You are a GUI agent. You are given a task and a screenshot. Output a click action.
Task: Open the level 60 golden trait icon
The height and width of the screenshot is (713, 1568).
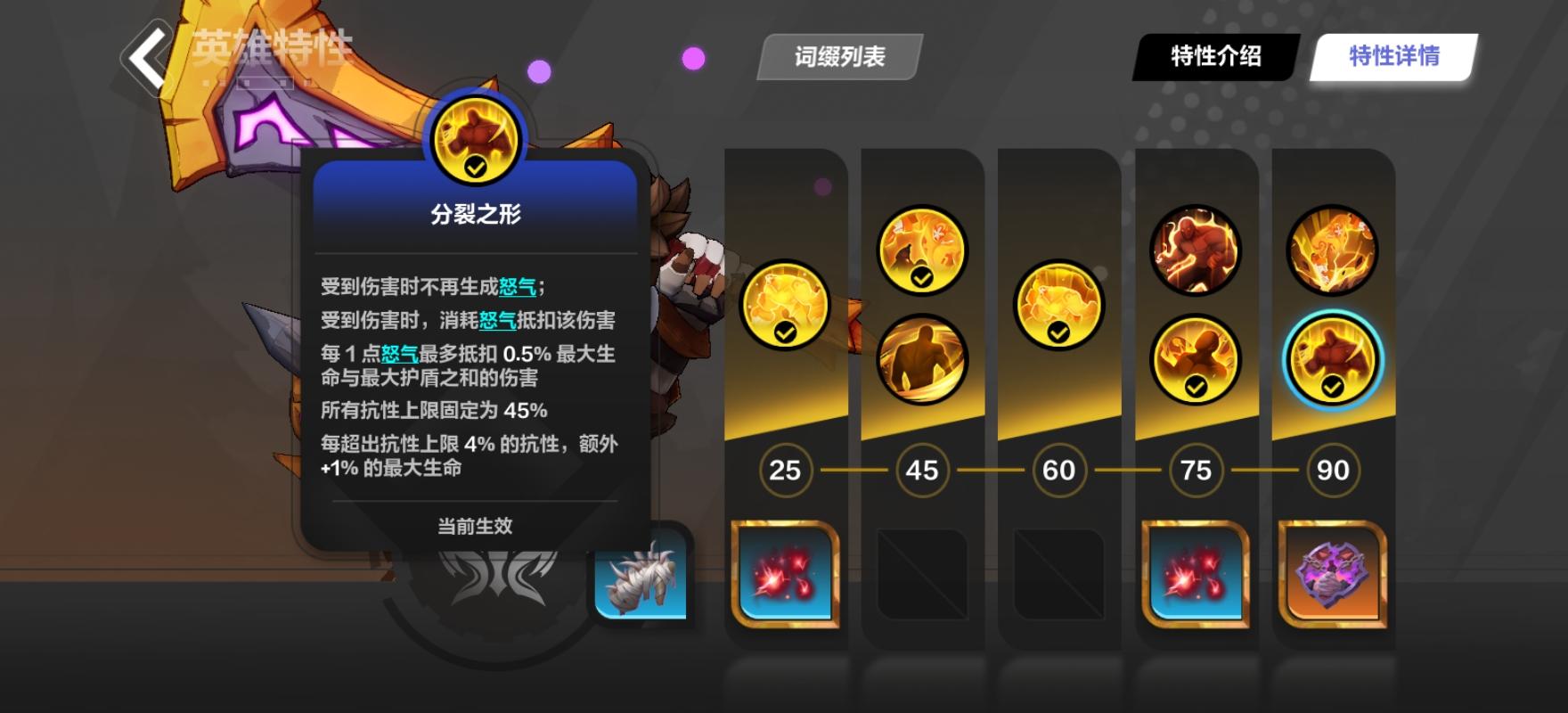1057,303
